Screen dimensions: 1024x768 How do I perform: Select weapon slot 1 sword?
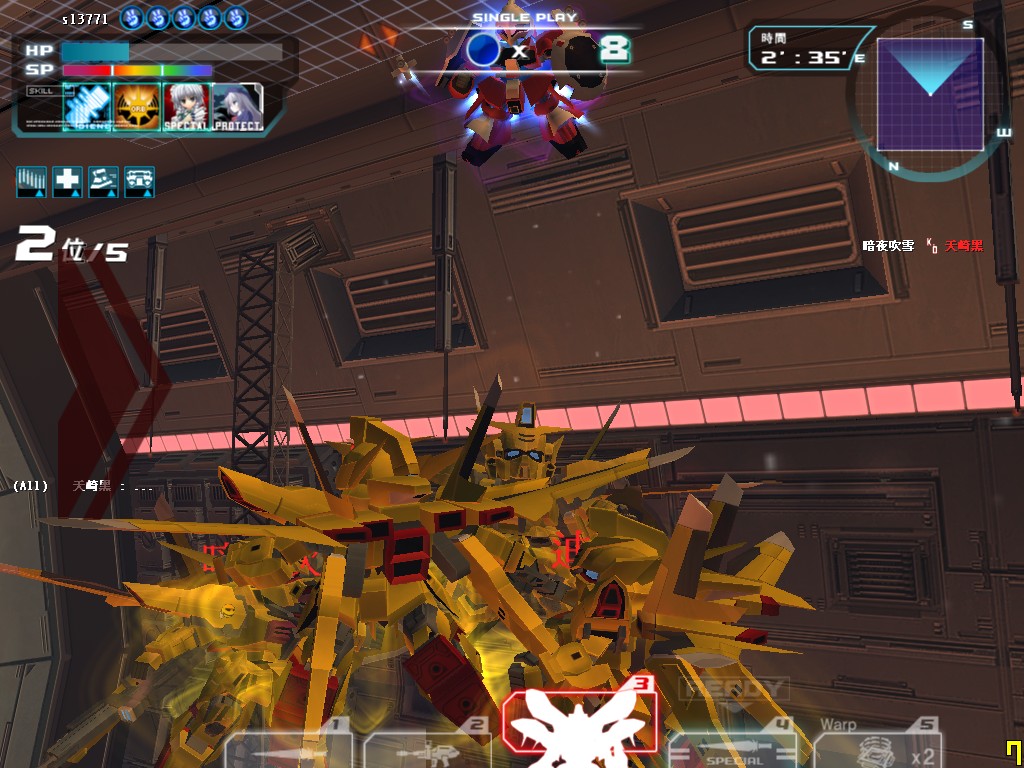[290, 745]
